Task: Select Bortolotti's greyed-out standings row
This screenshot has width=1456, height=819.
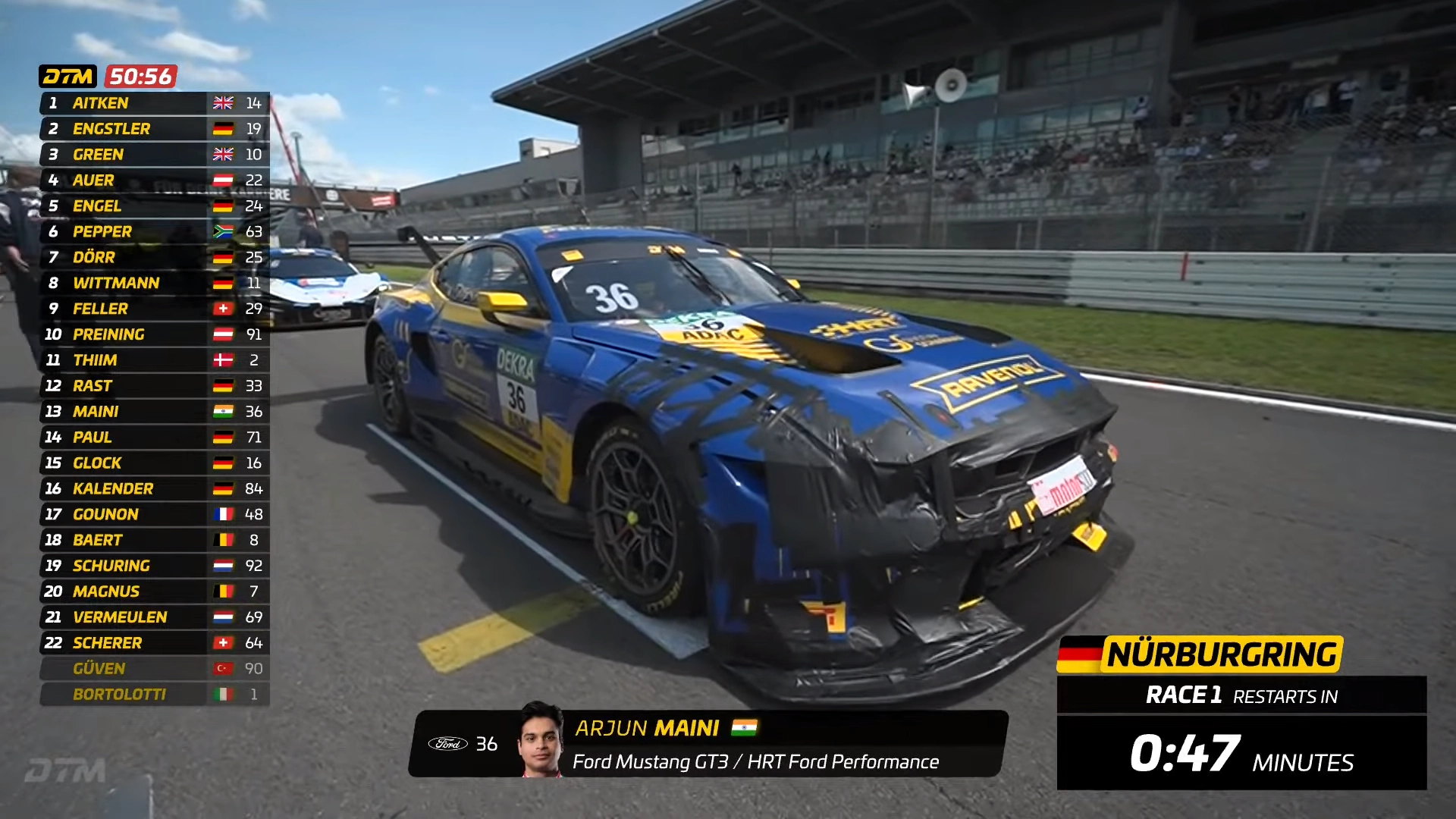Action: coord(154,695)
